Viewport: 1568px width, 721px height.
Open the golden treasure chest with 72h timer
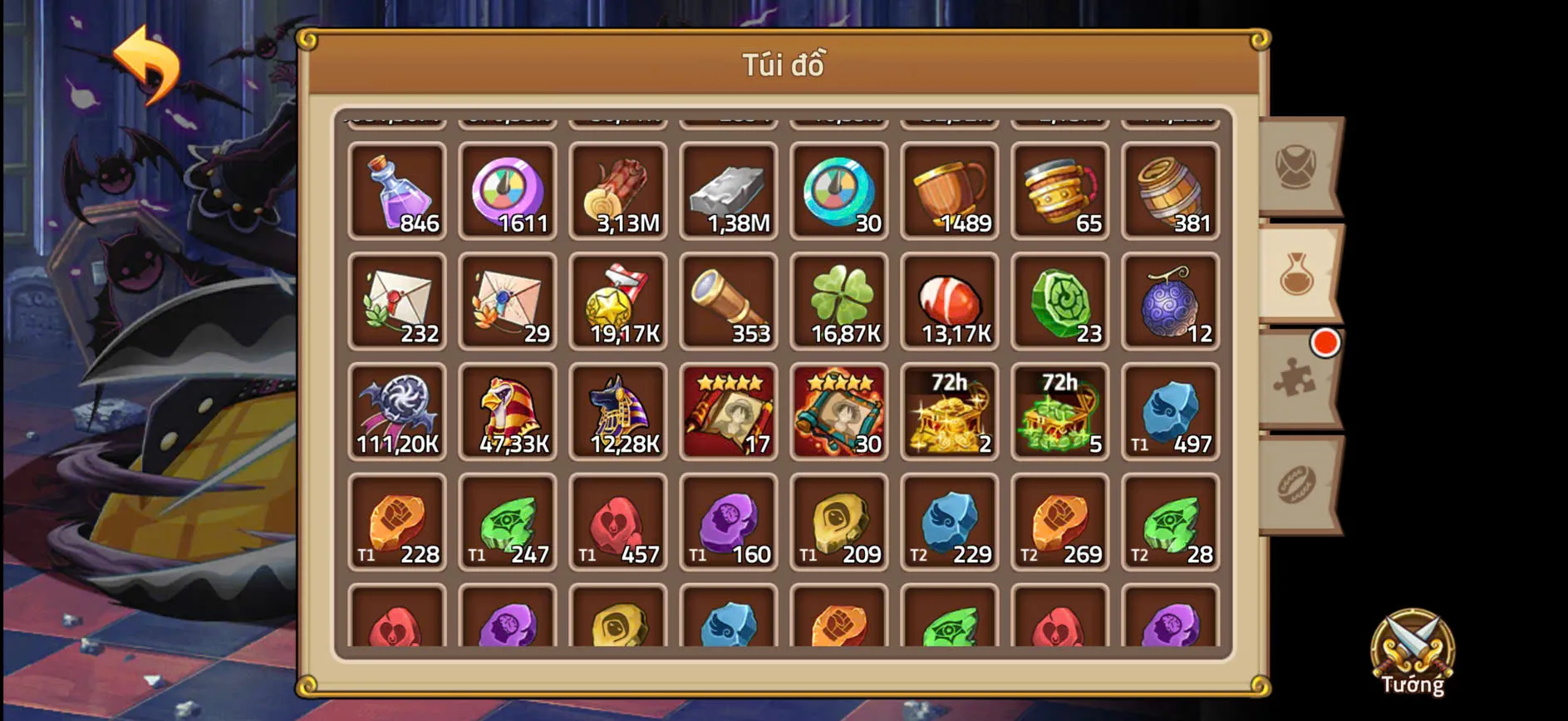pos(950,413)
